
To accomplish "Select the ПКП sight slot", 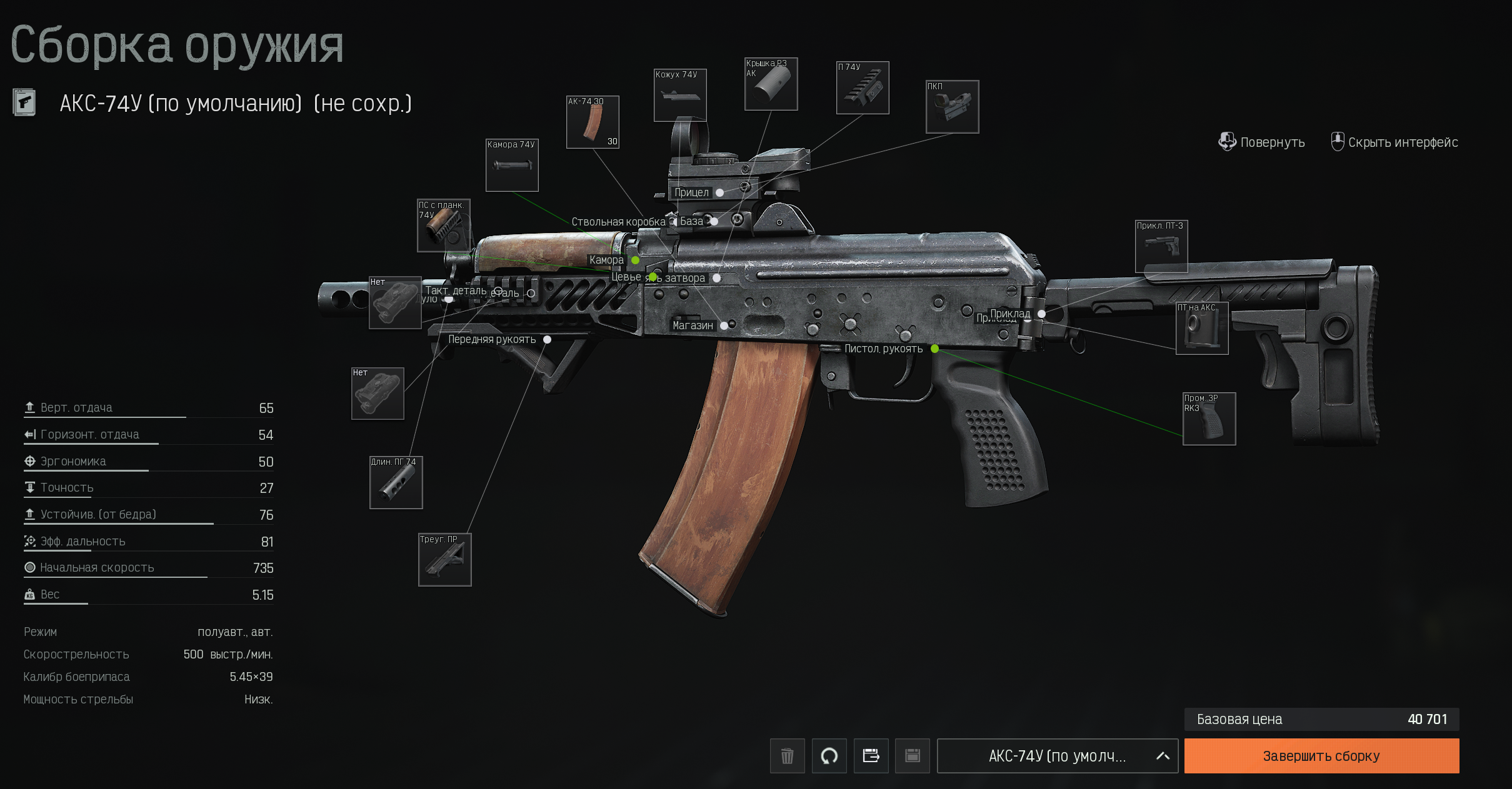I will pos(952,107).
